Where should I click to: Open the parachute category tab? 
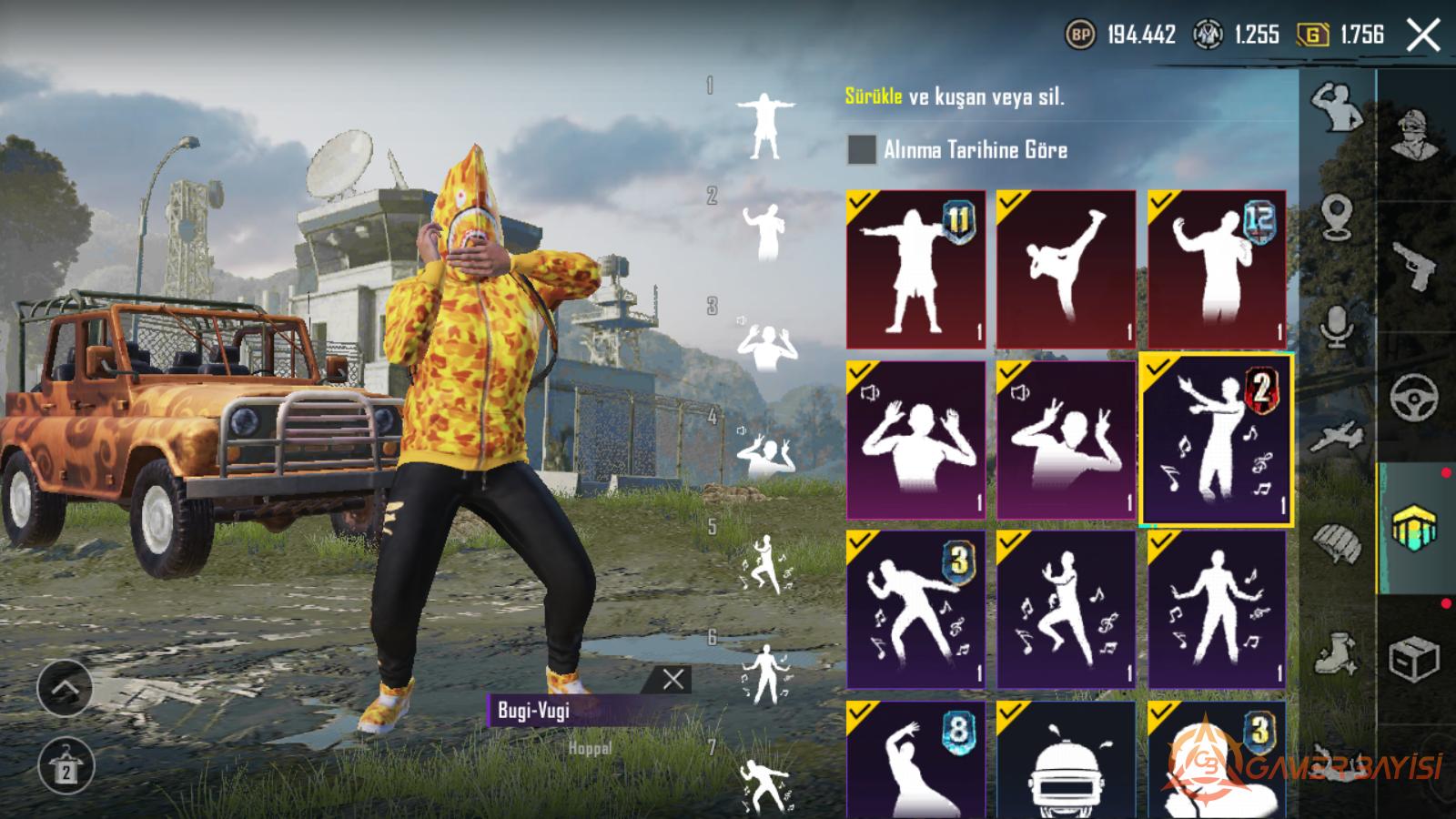pyautogui.click(x=1337, y=544)
